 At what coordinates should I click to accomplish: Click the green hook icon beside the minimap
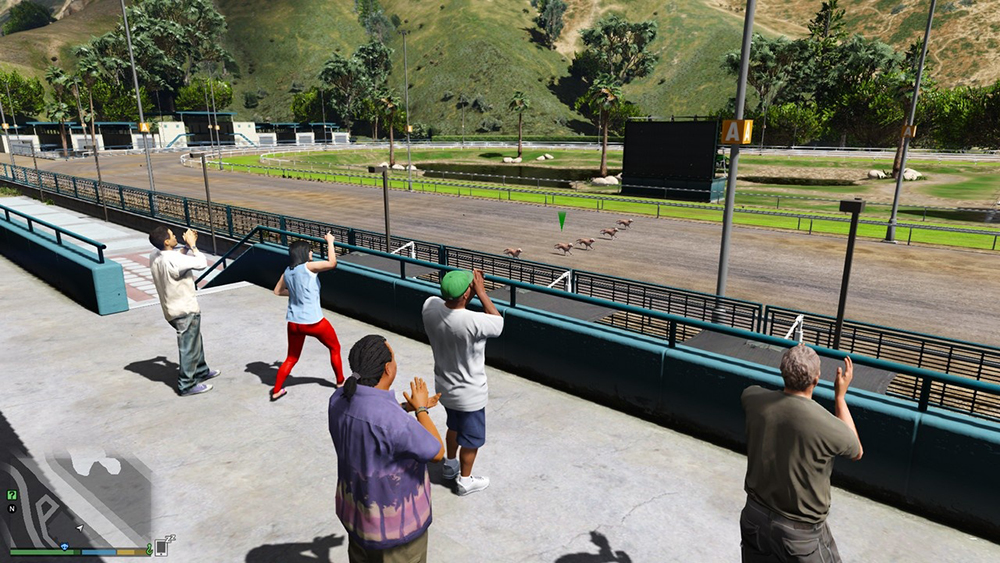tap(149, 549)
